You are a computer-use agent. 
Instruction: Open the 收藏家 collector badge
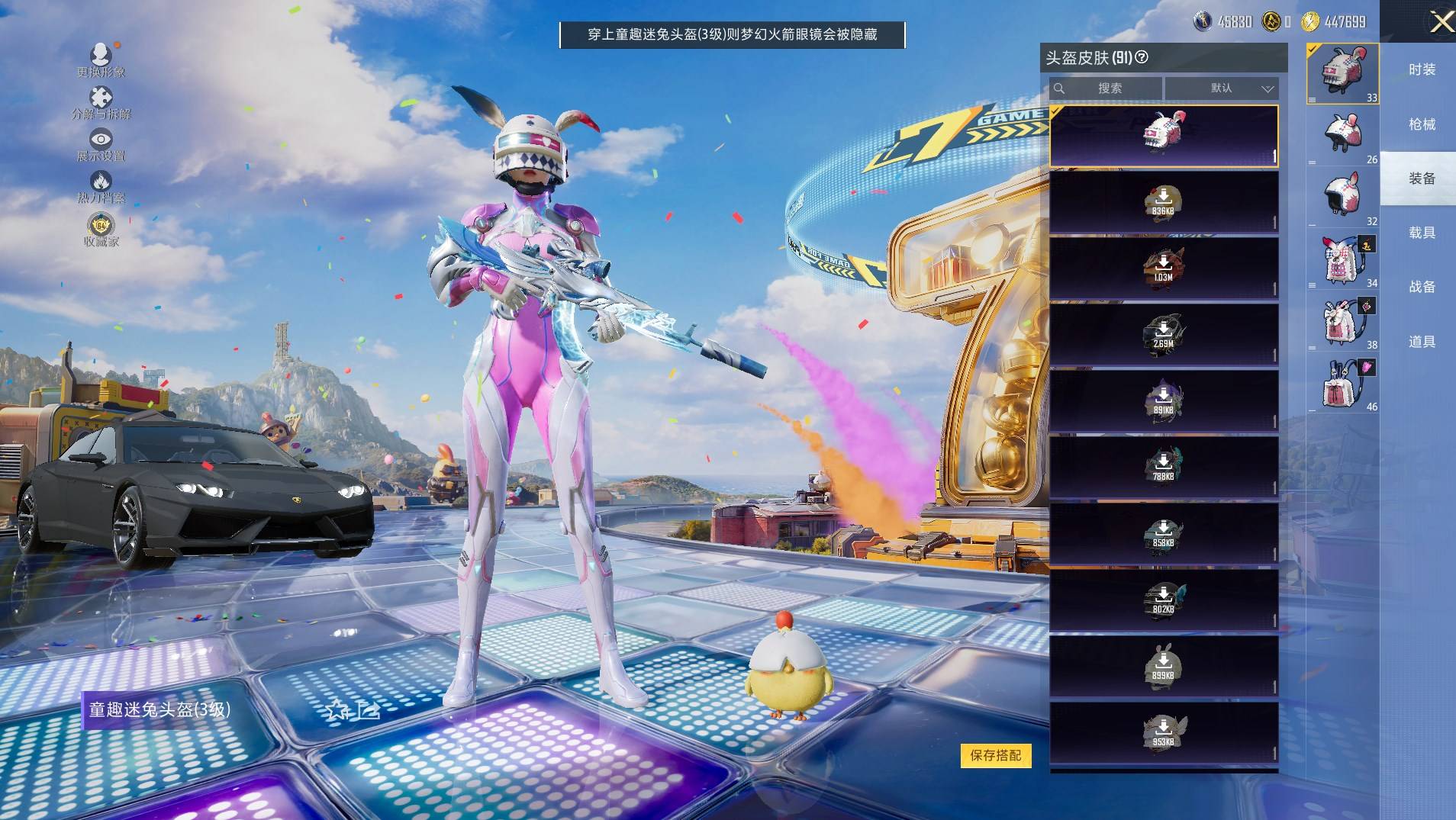click(101, 229)
